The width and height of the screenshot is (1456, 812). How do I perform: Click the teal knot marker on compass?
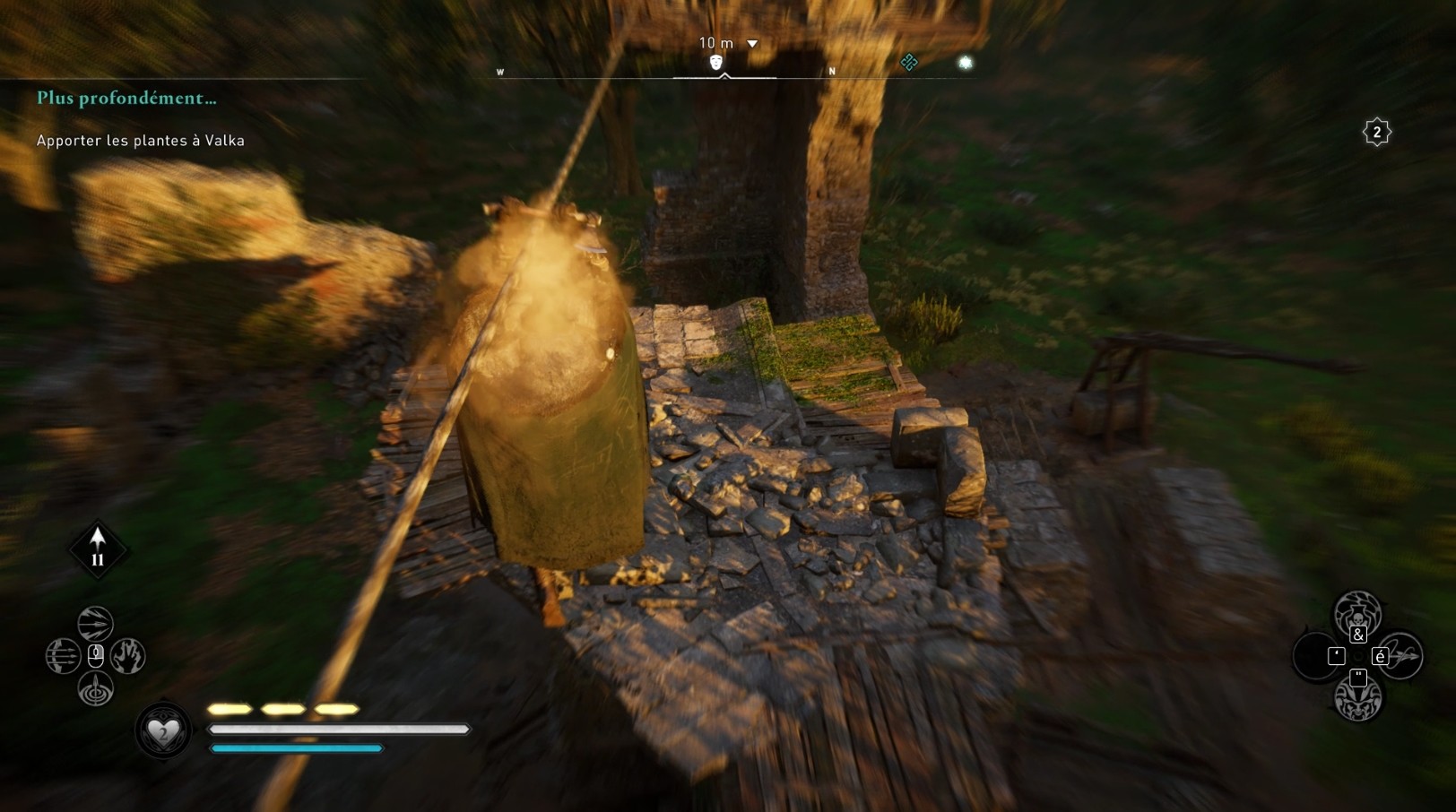click(908, 62)
